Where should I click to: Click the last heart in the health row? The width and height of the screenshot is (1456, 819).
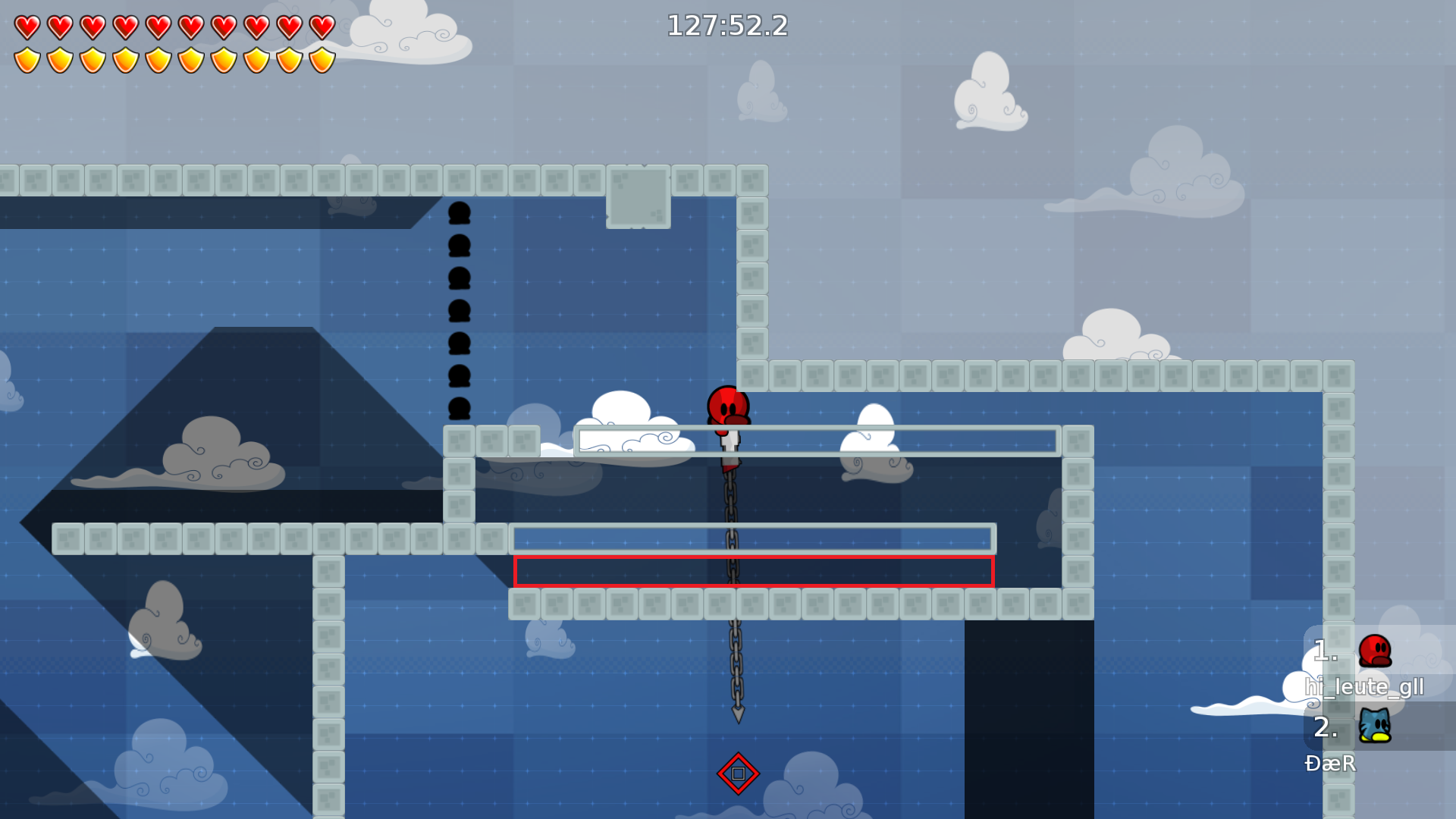(x=322, y=26)
